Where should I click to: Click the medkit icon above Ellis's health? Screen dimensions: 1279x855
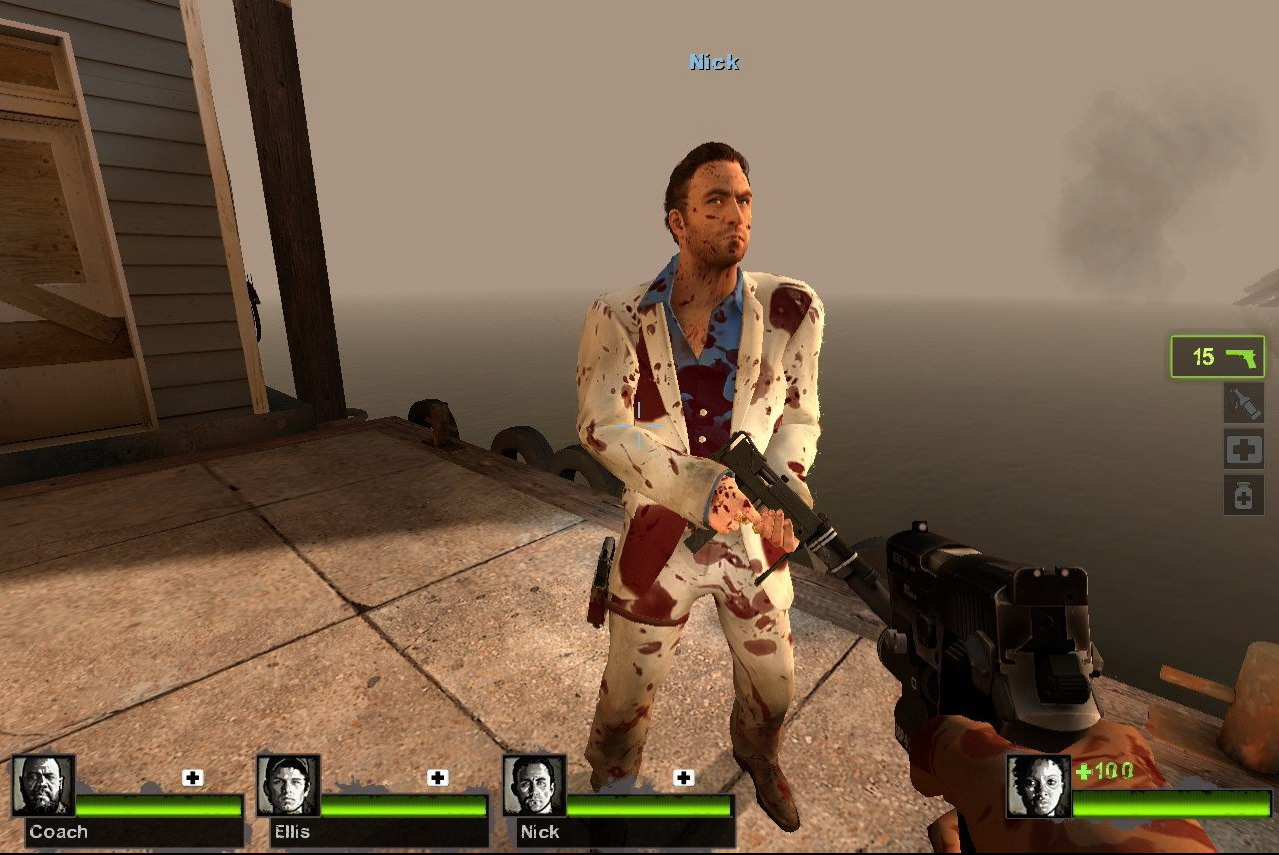point(438,777)
